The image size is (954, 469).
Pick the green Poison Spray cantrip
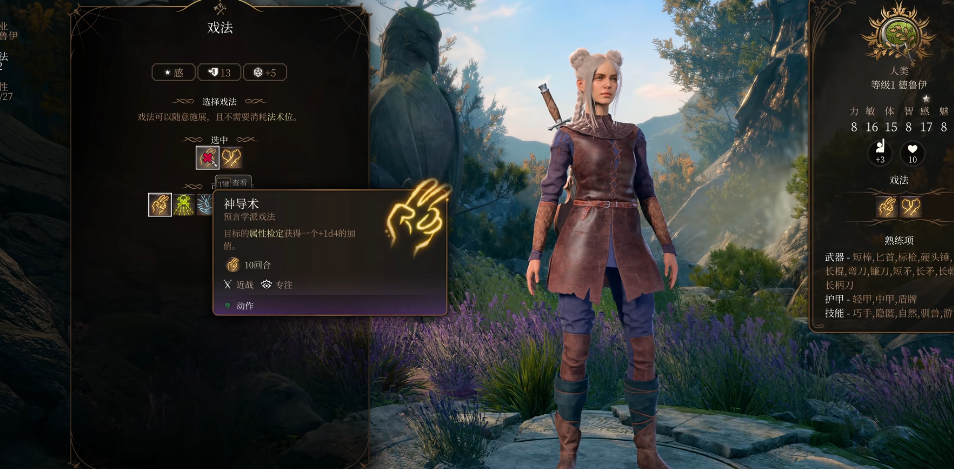(184, 205)
